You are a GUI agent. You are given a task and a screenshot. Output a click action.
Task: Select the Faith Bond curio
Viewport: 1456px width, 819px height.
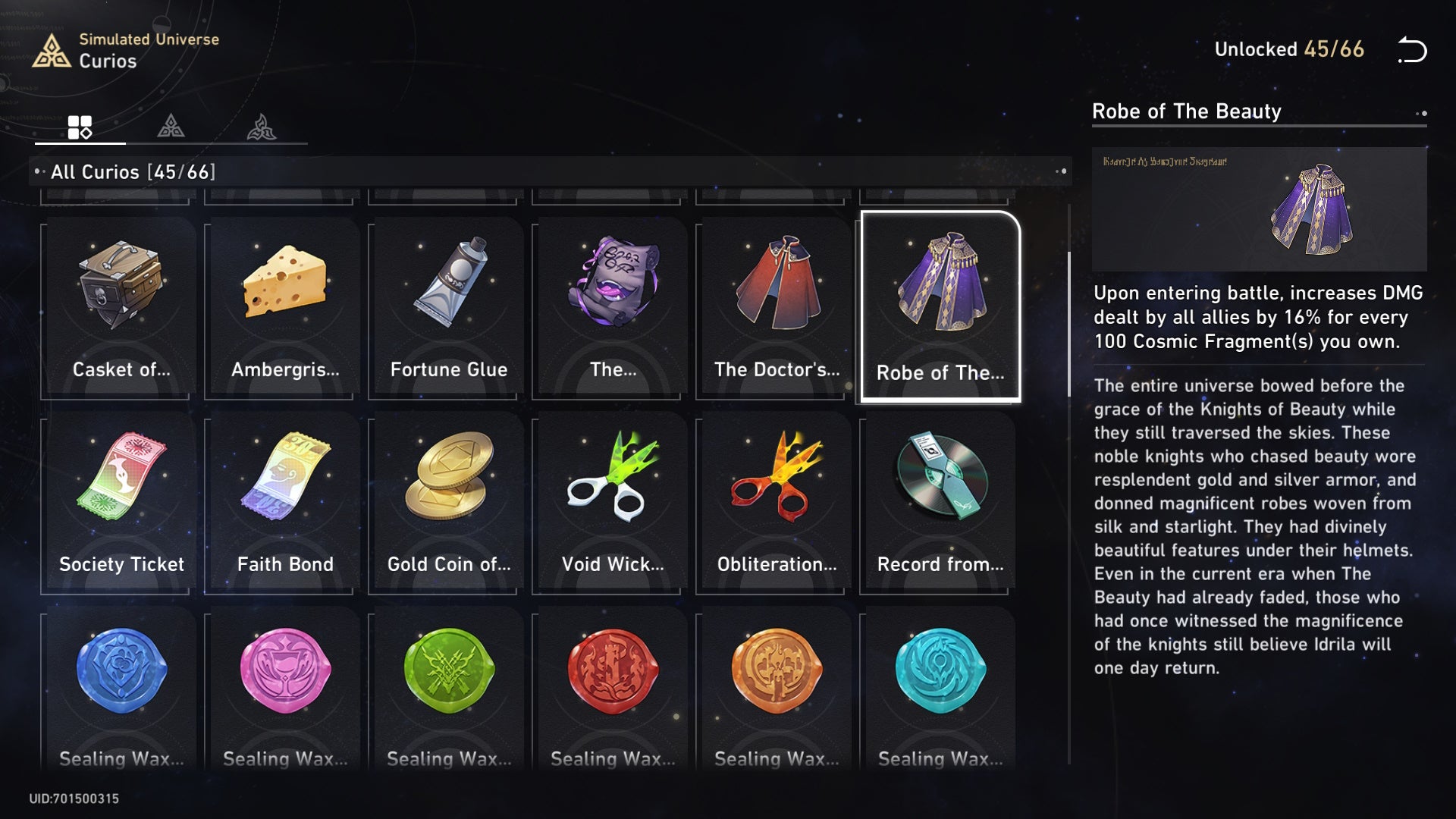[x=284, y=502]
